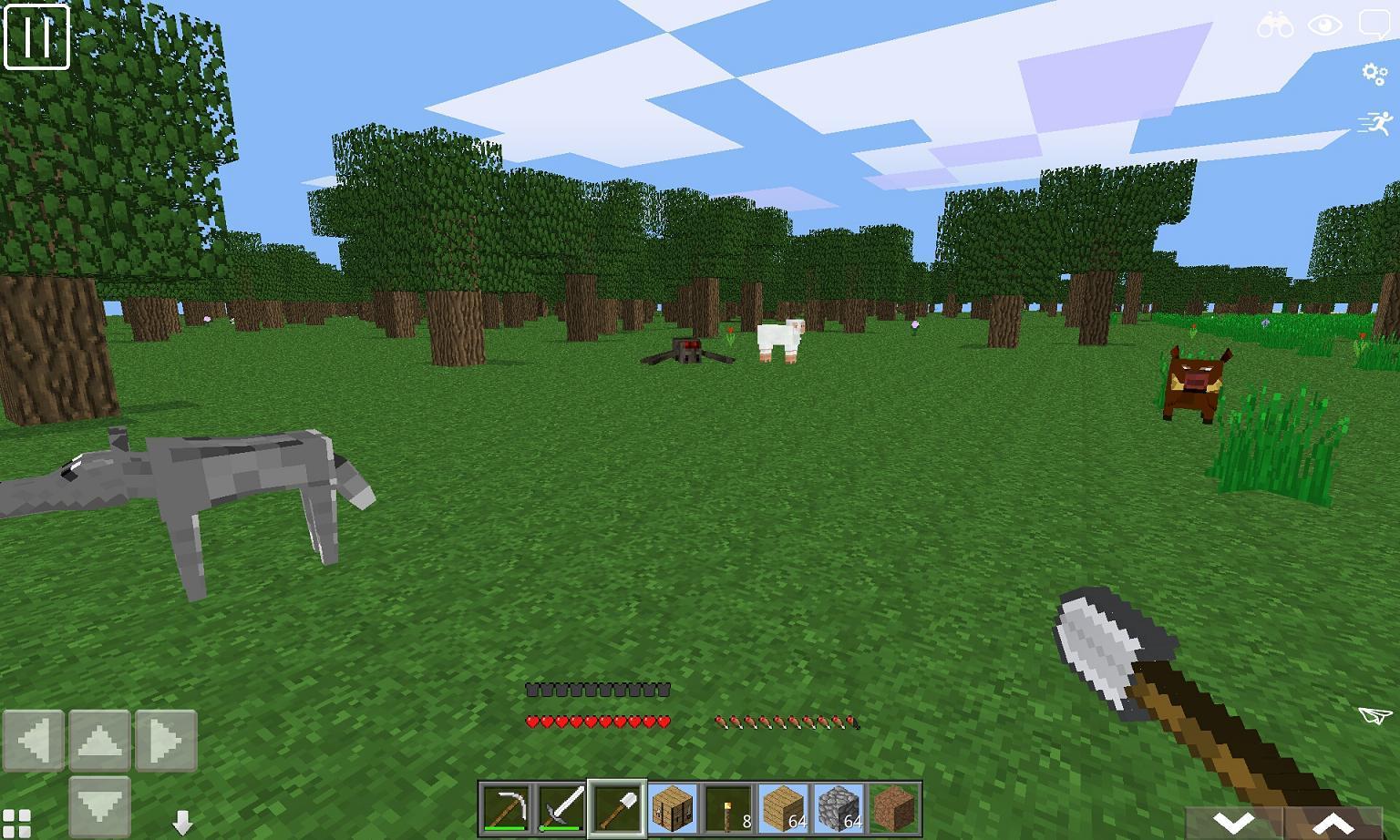Open the inventory grid icon
The width and height of the screenshot is (1400, 840).
pyautogui.click(x=18, y=818)
